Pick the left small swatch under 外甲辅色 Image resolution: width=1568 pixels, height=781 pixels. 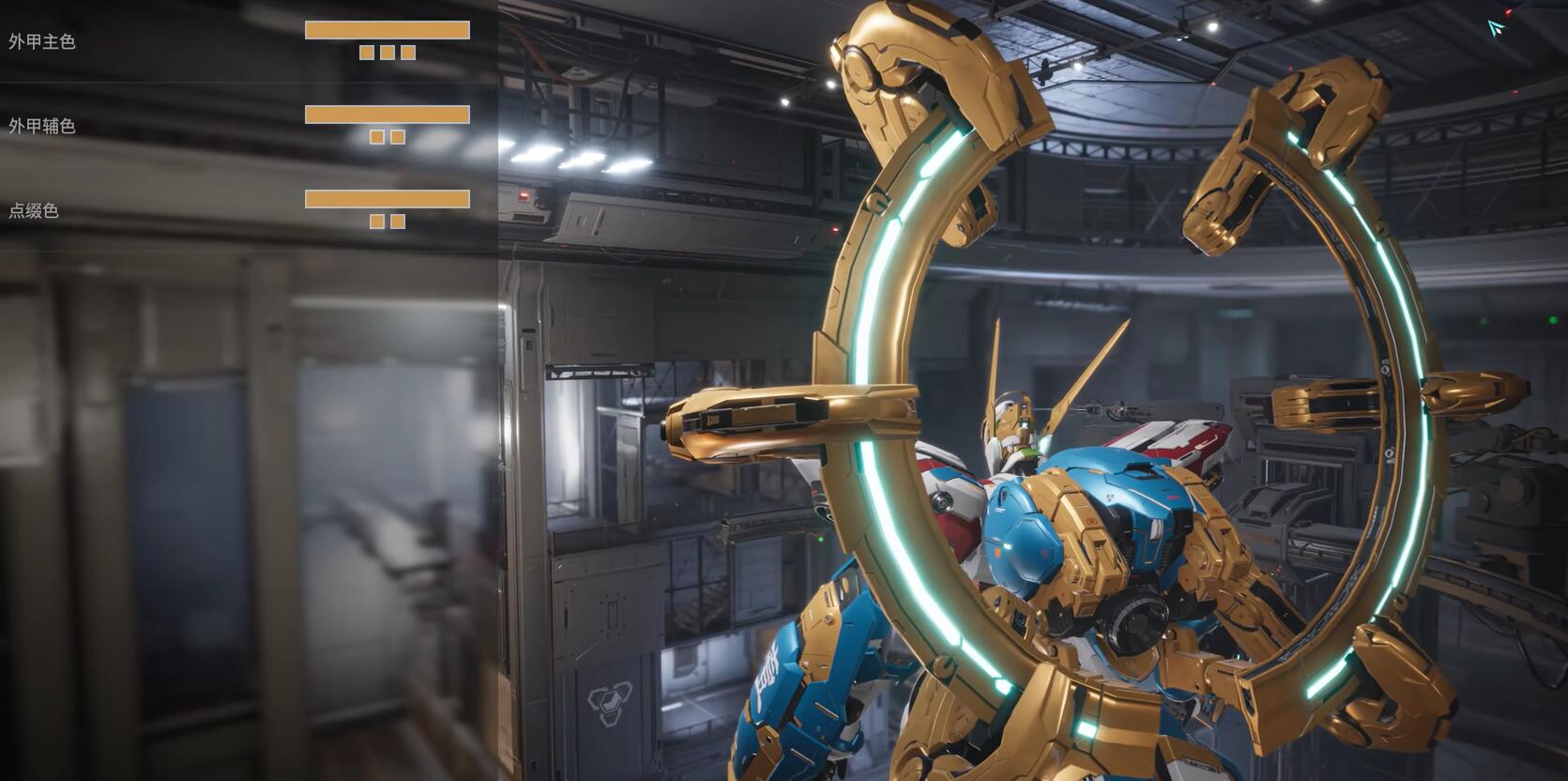click(x=377, y=137)
